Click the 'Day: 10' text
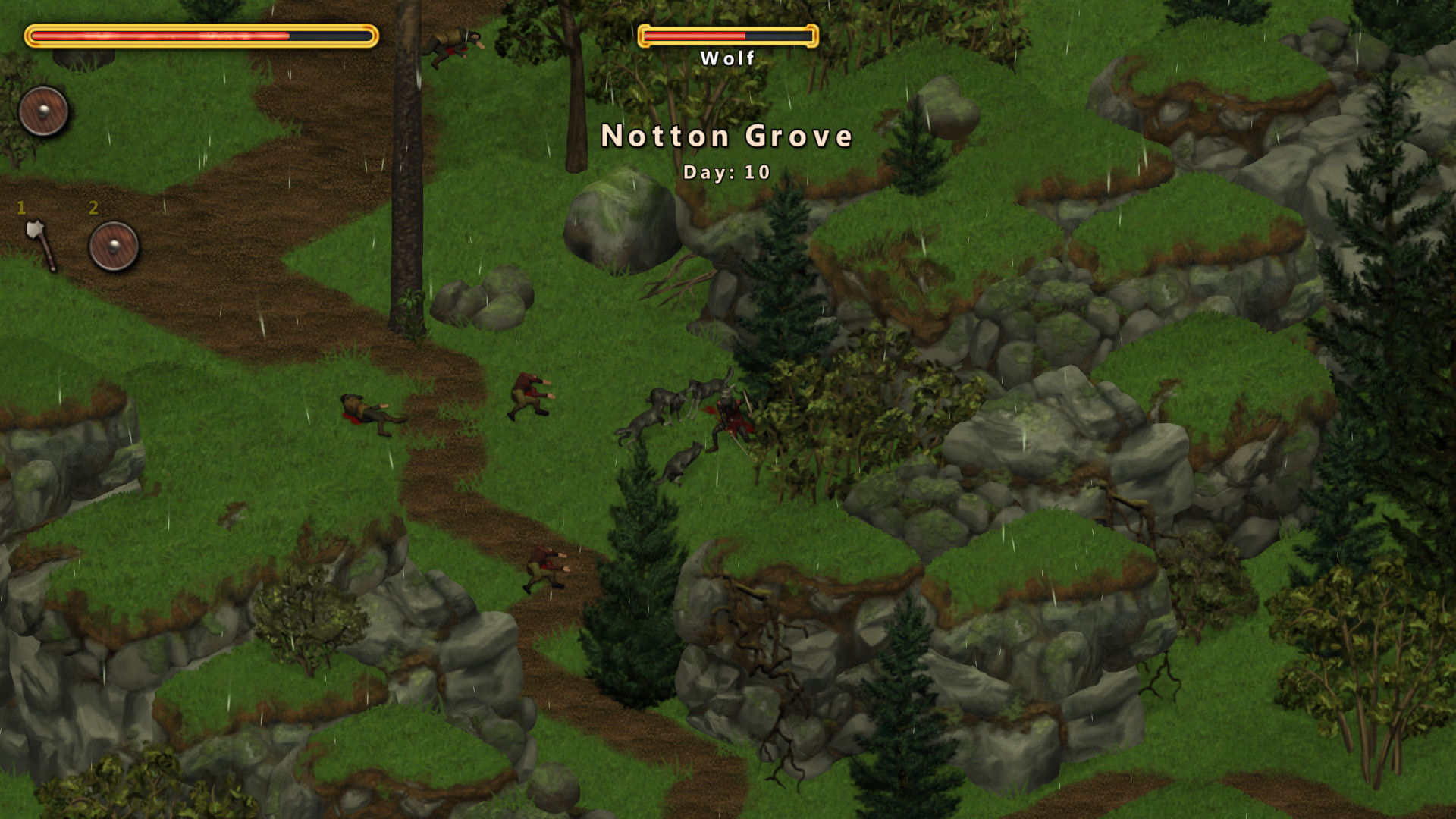This screenshot has height=819, width=1456. 726,172
